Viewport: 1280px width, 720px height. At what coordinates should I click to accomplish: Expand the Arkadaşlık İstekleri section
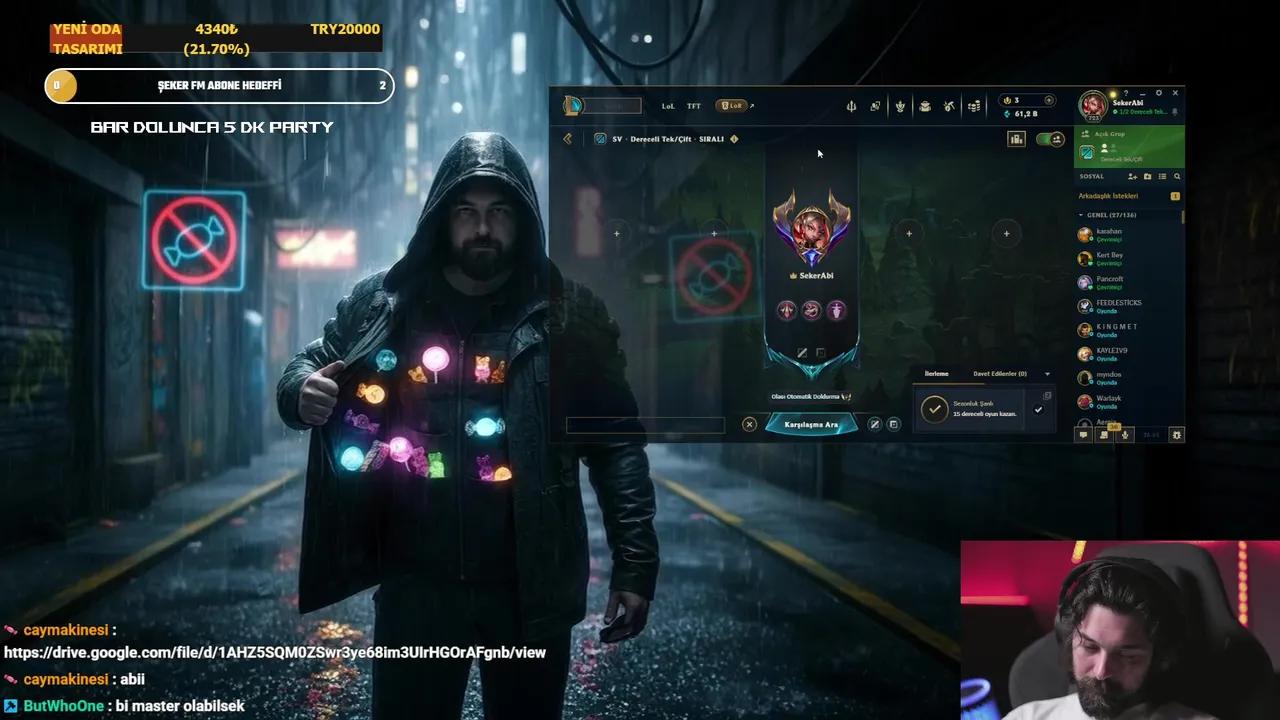pos(1110,195)
